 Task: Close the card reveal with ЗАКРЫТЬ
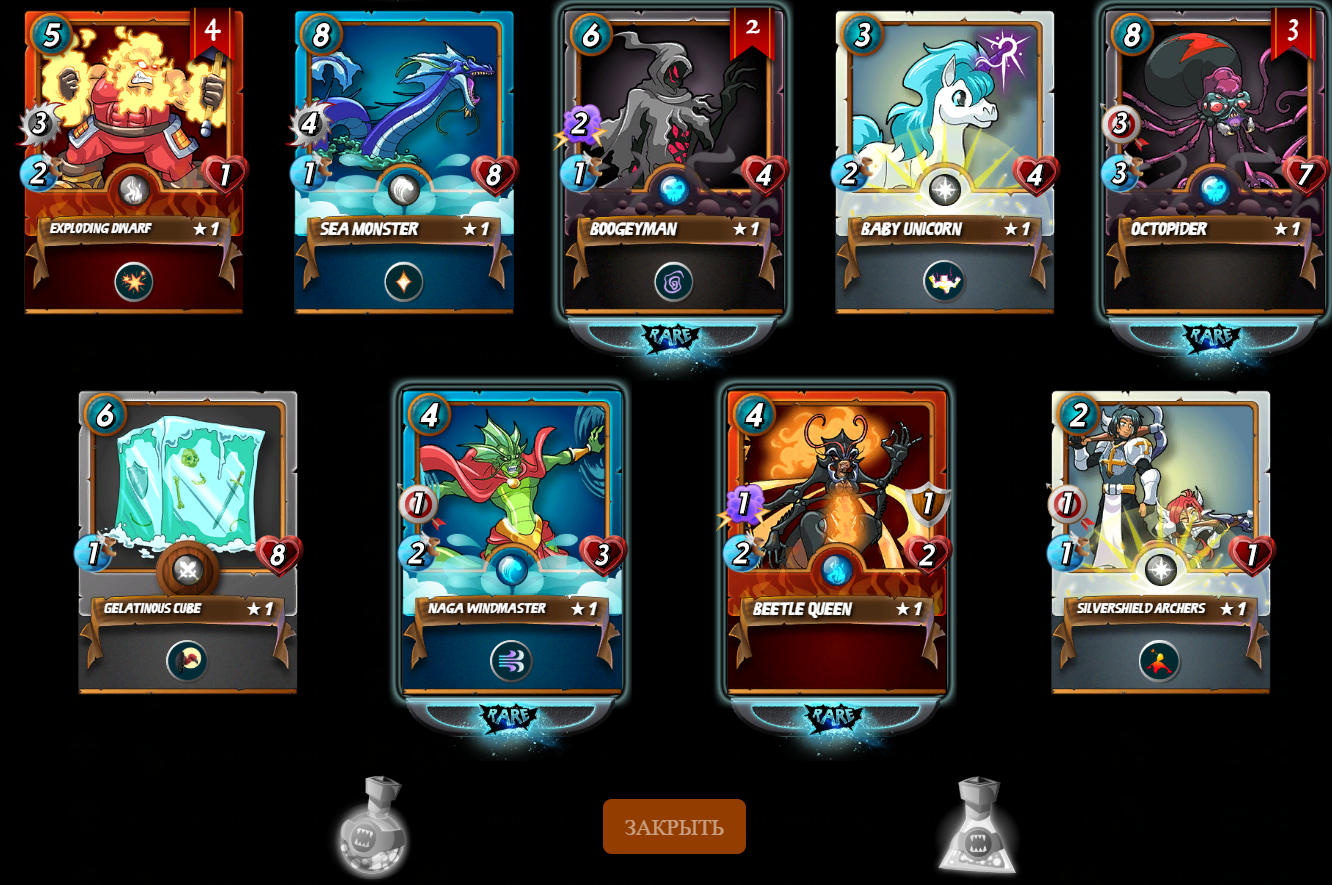[674, 827]
